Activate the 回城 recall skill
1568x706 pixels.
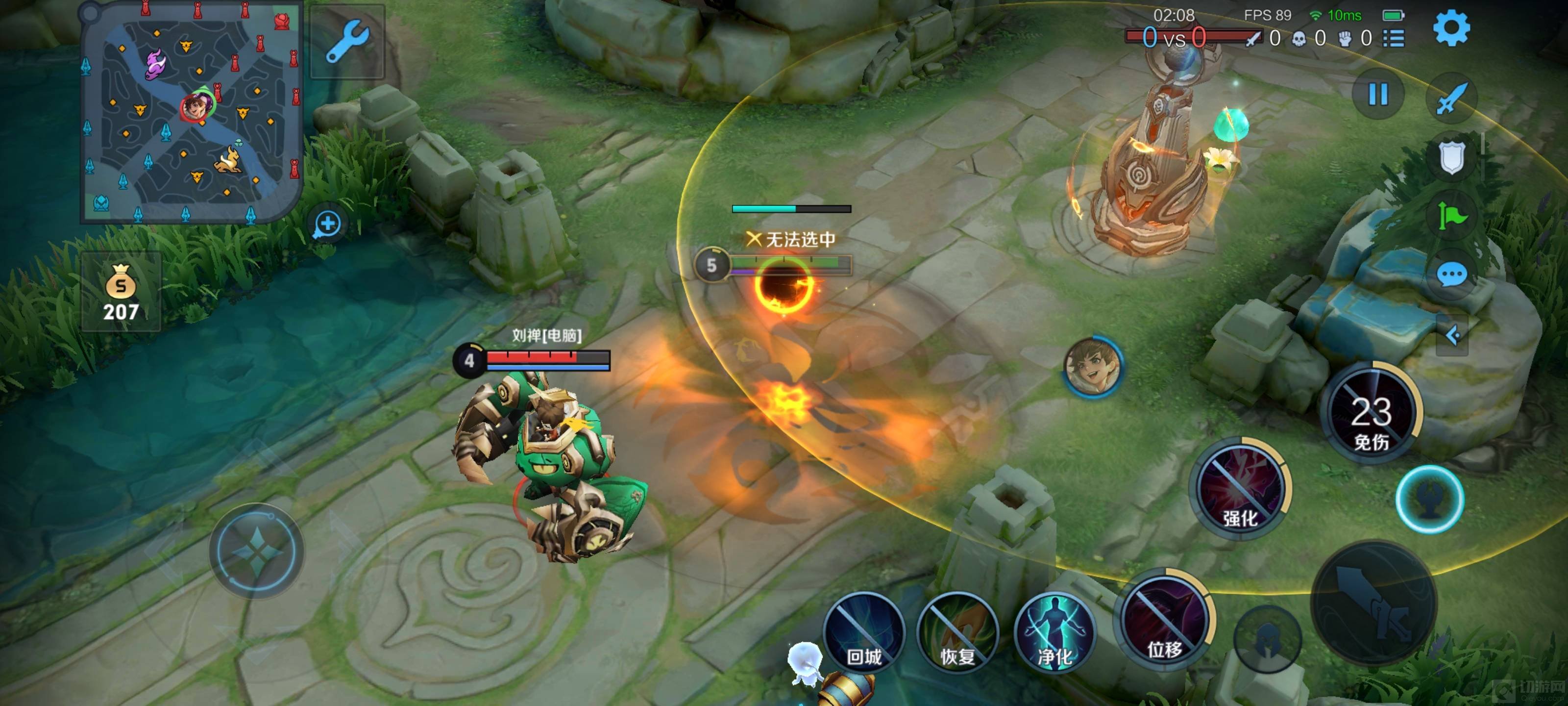(x=864, y=632)
